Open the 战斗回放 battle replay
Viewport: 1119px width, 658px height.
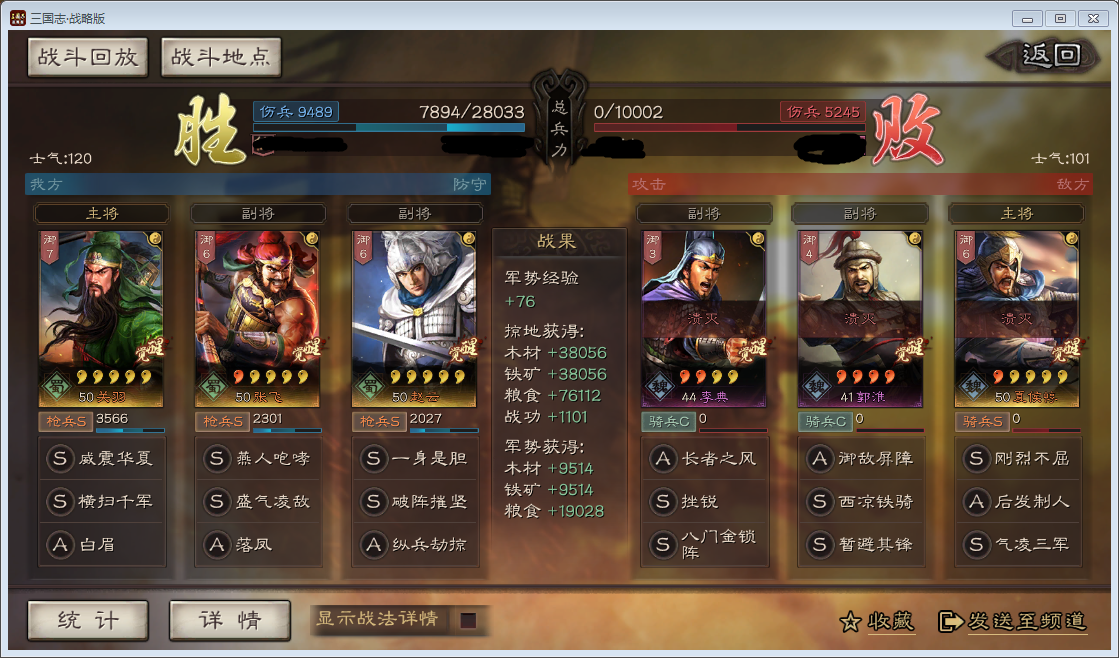click(88, 58)
